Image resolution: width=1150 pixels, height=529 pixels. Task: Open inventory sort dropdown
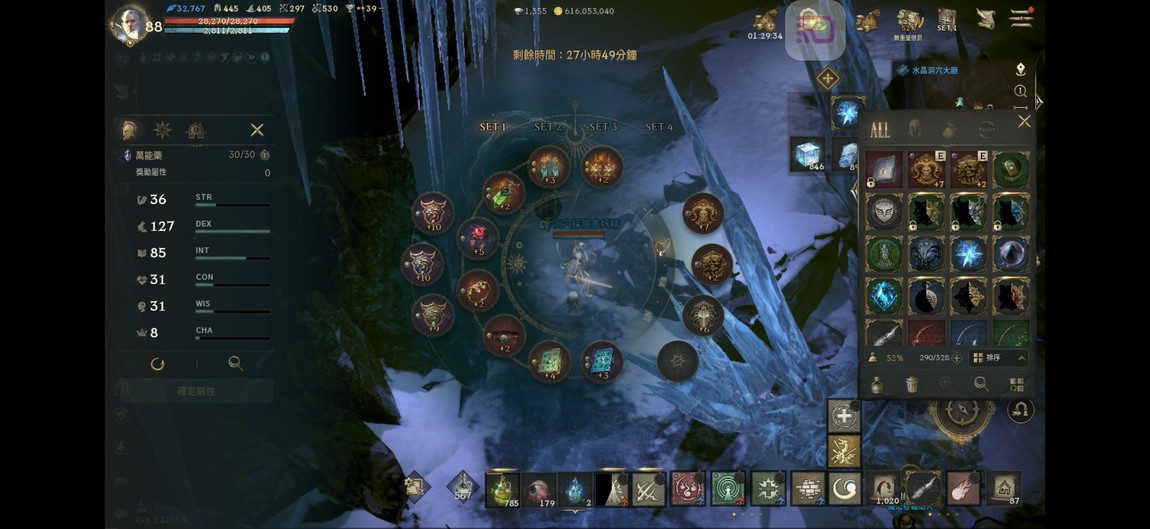click(998, 357)
